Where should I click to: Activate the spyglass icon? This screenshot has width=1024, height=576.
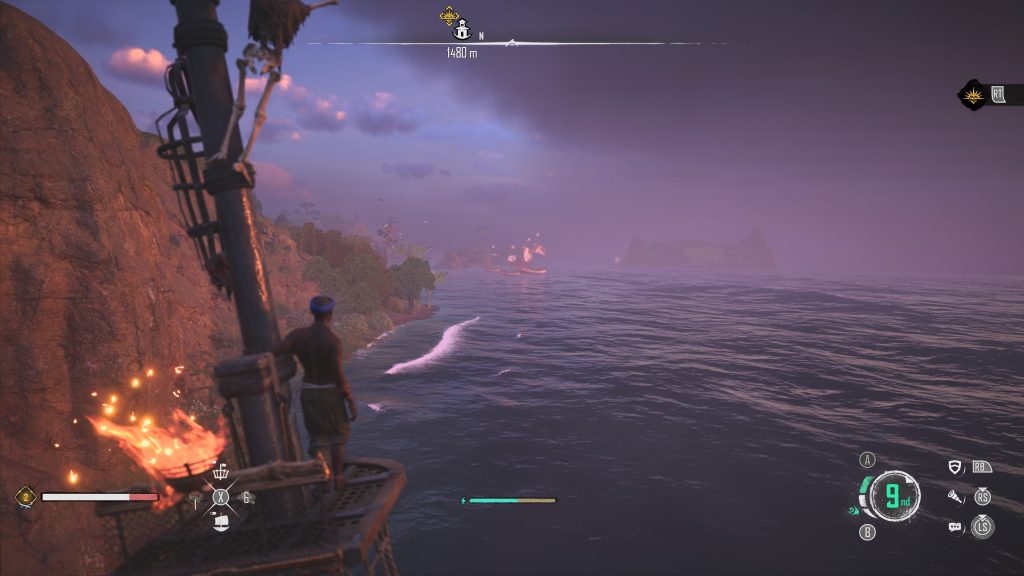coord(955,496)
